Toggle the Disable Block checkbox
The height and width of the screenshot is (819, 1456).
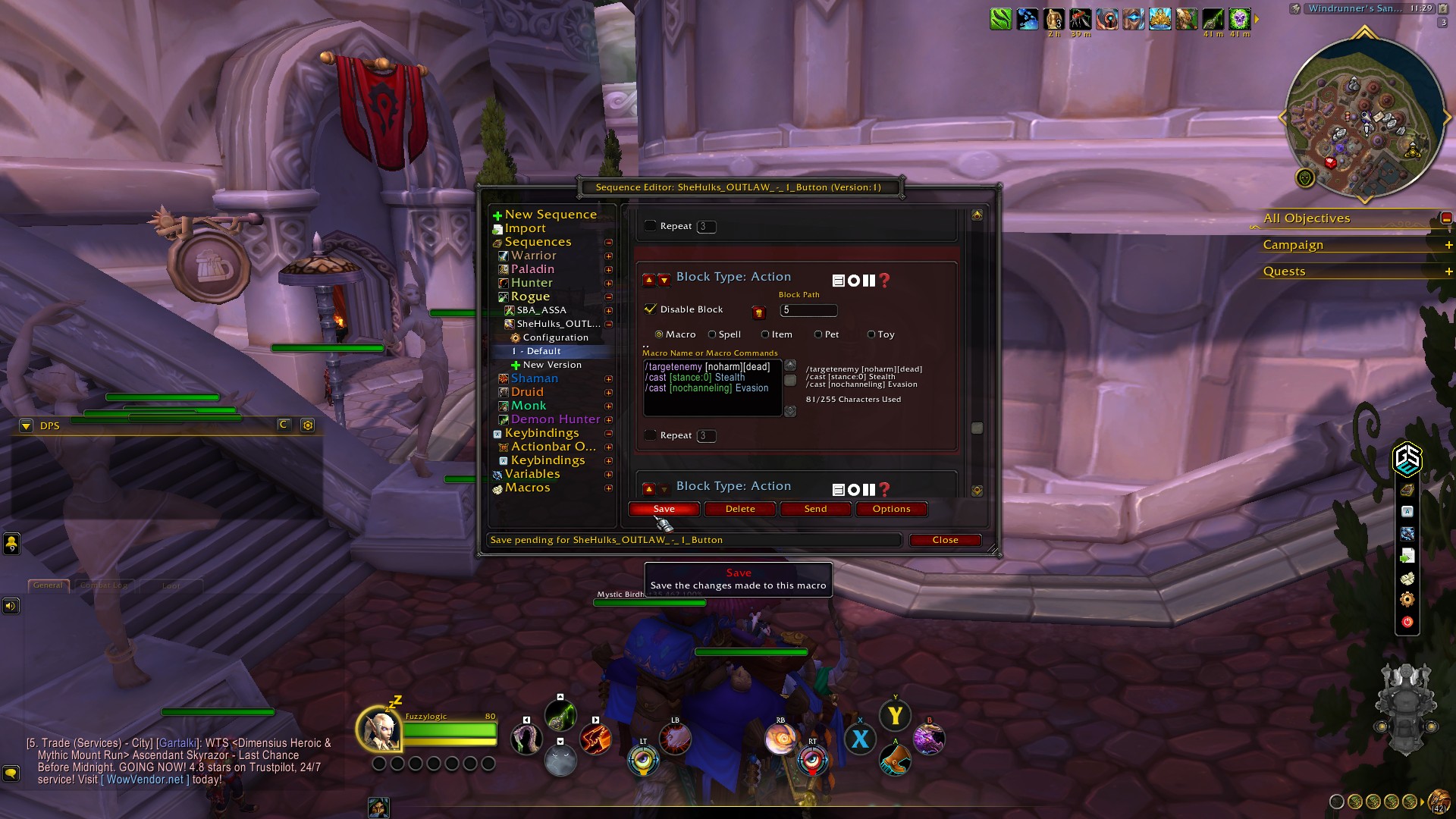(x=650, y=309)
